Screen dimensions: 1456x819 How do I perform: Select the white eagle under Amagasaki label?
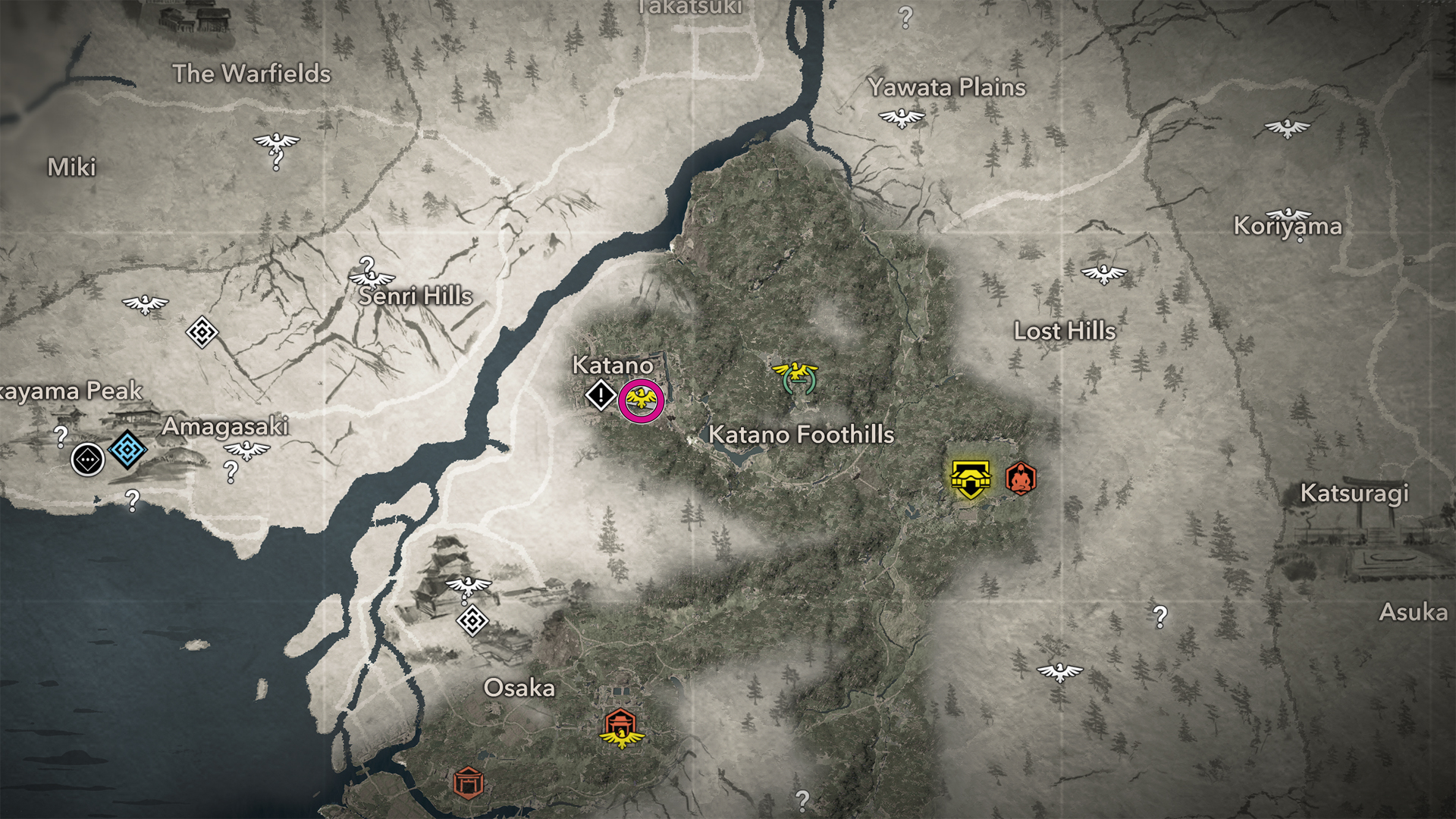pyautogui.click(x=246, y=450)
